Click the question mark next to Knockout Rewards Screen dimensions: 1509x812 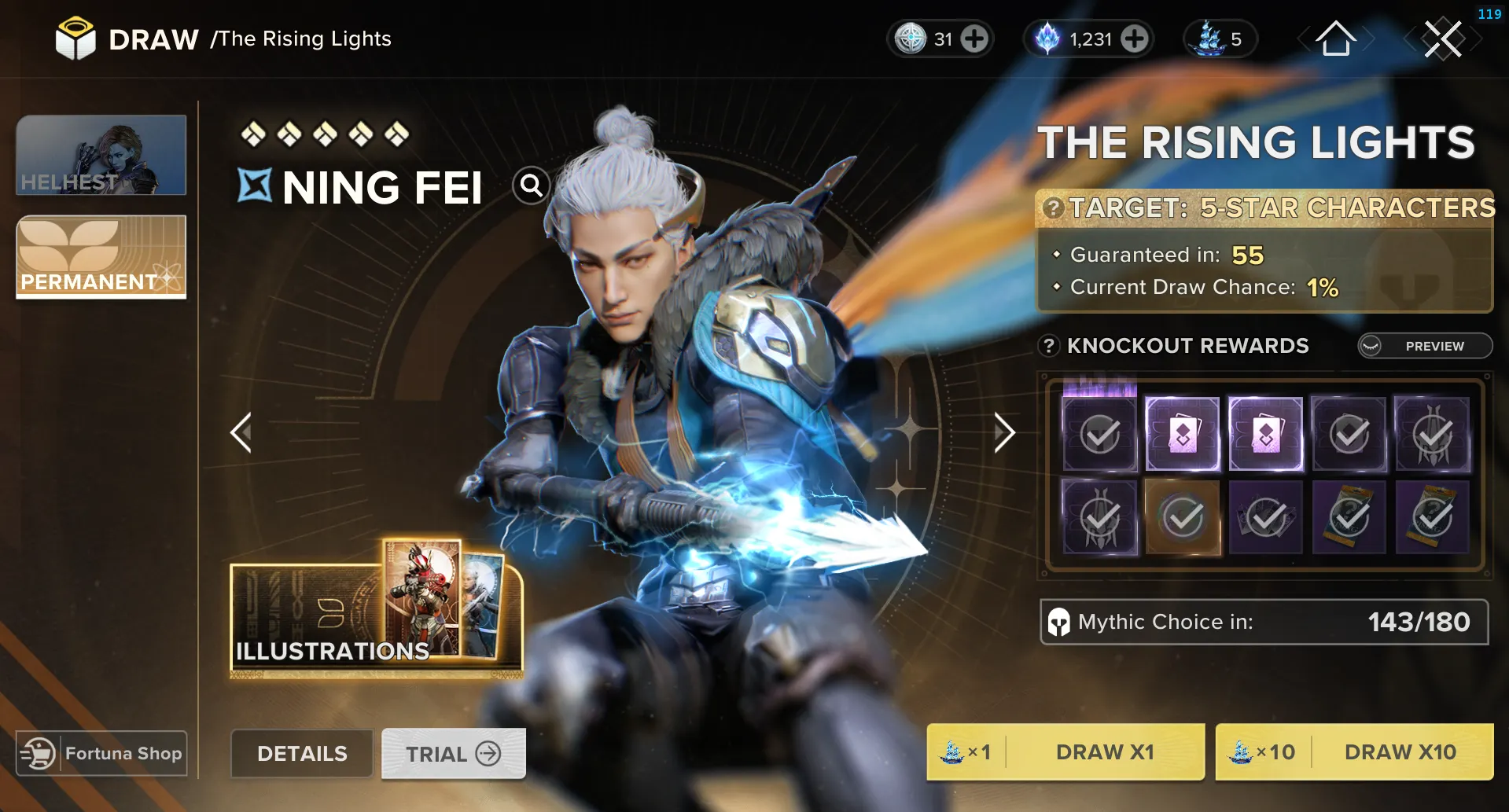click(x=1048, y=346)
